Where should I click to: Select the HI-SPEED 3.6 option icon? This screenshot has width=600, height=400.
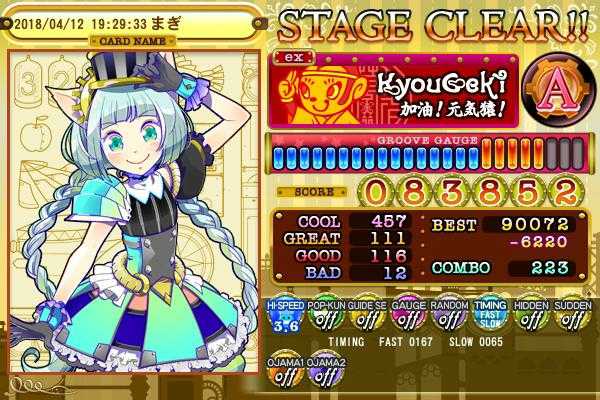tap(283, 317)
